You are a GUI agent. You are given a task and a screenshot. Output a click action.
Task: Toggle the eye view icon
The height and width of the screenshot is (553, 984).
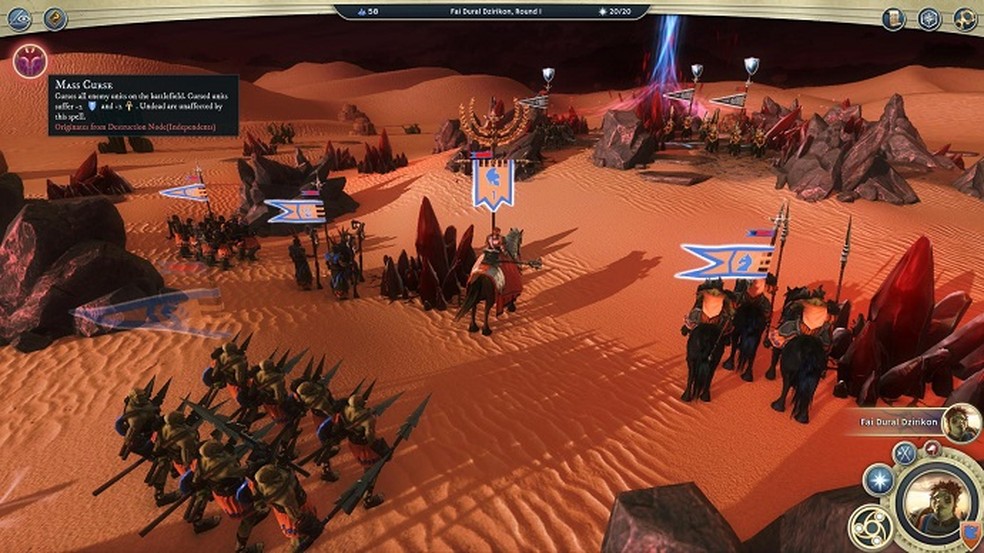pyautogui.click(x=19, y=18)
